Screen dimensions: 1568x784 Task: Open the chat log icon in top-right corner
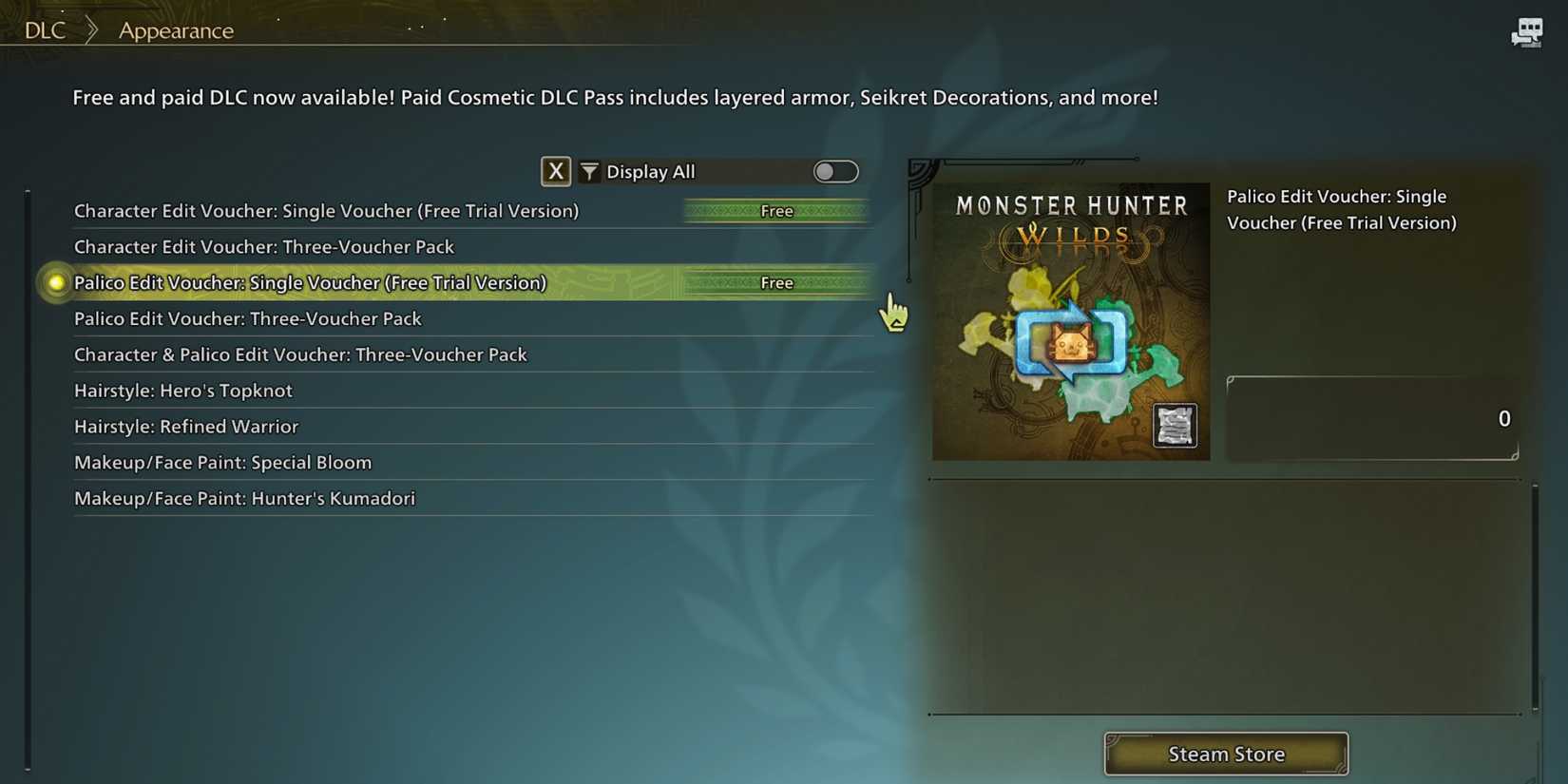(x=1527, y=31)
